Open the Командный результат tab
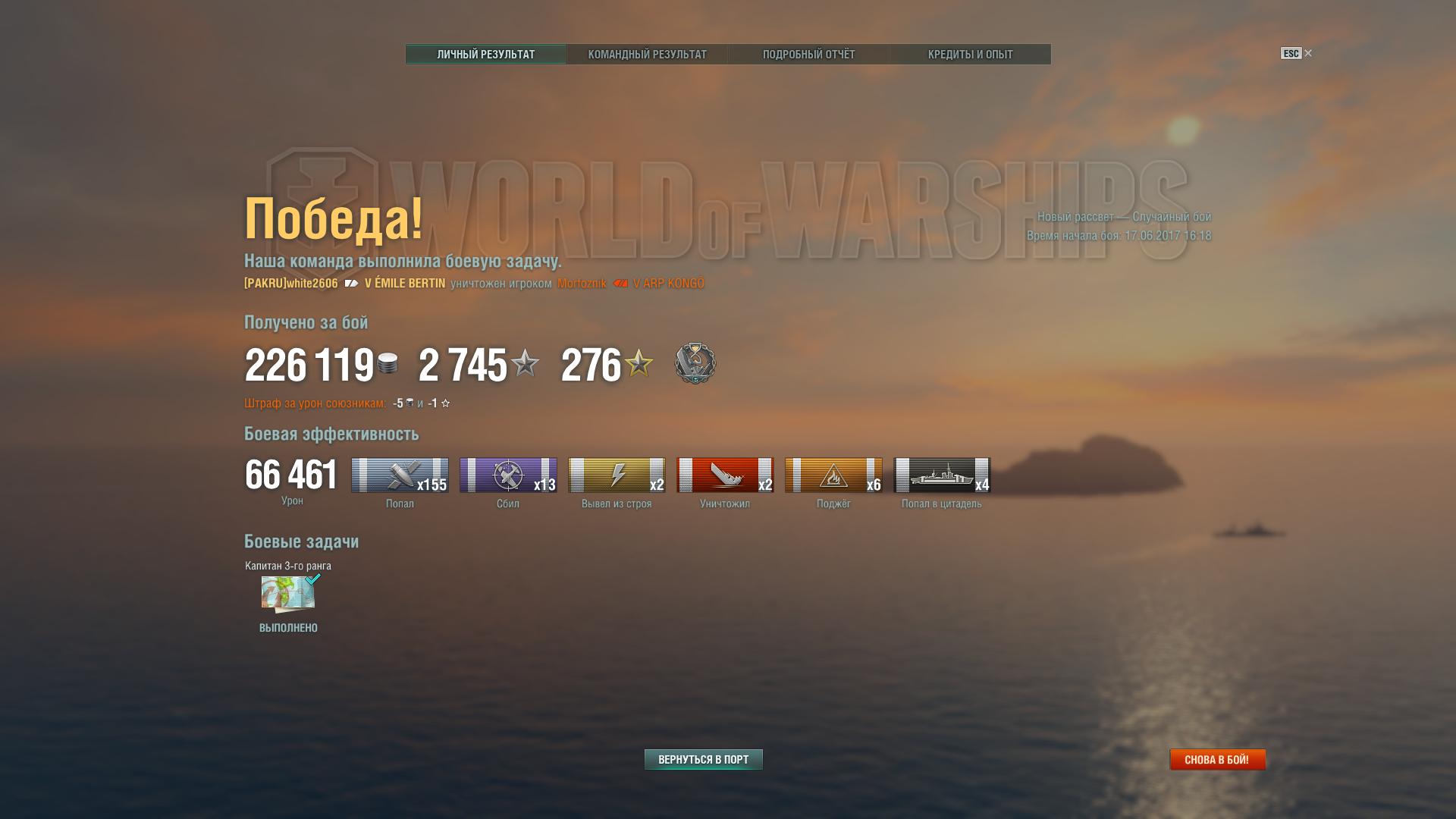The image size is (1456, 819). [x=647, y=55]
